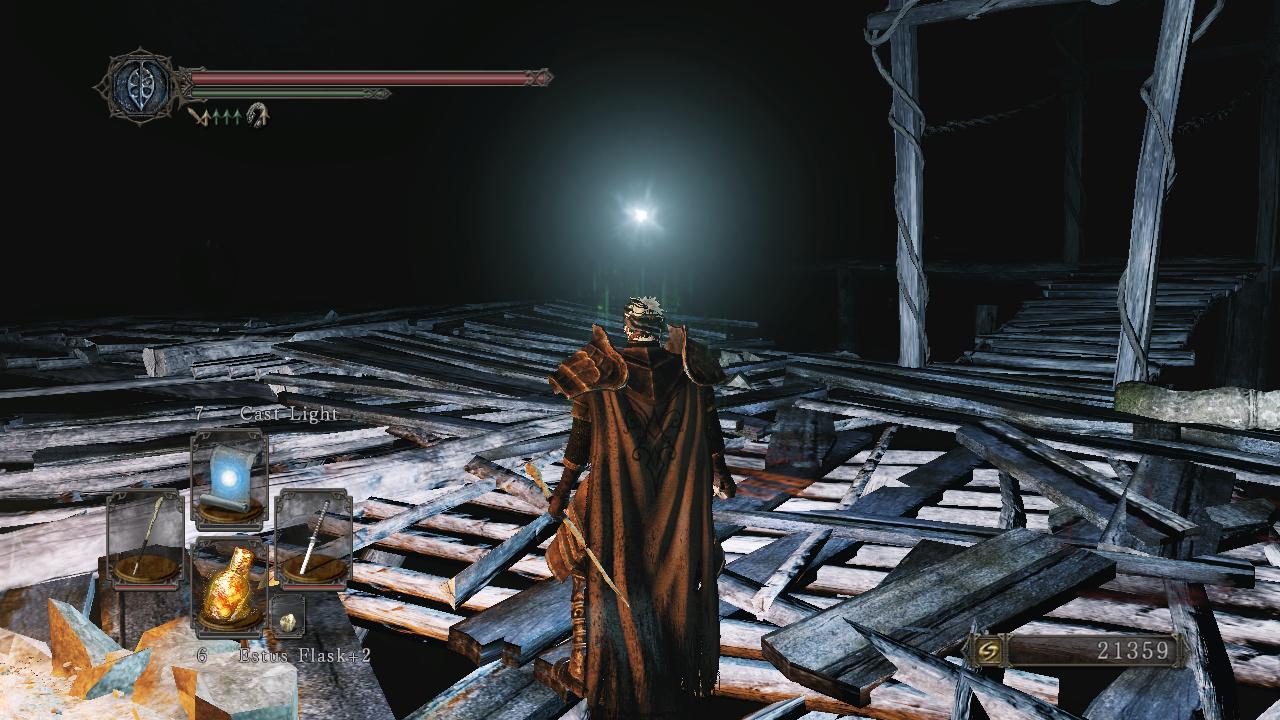The height and width of the screenshot is (720, 1280).
Task: Click the number 7 next to Cast Light
Action: (200, 414)
